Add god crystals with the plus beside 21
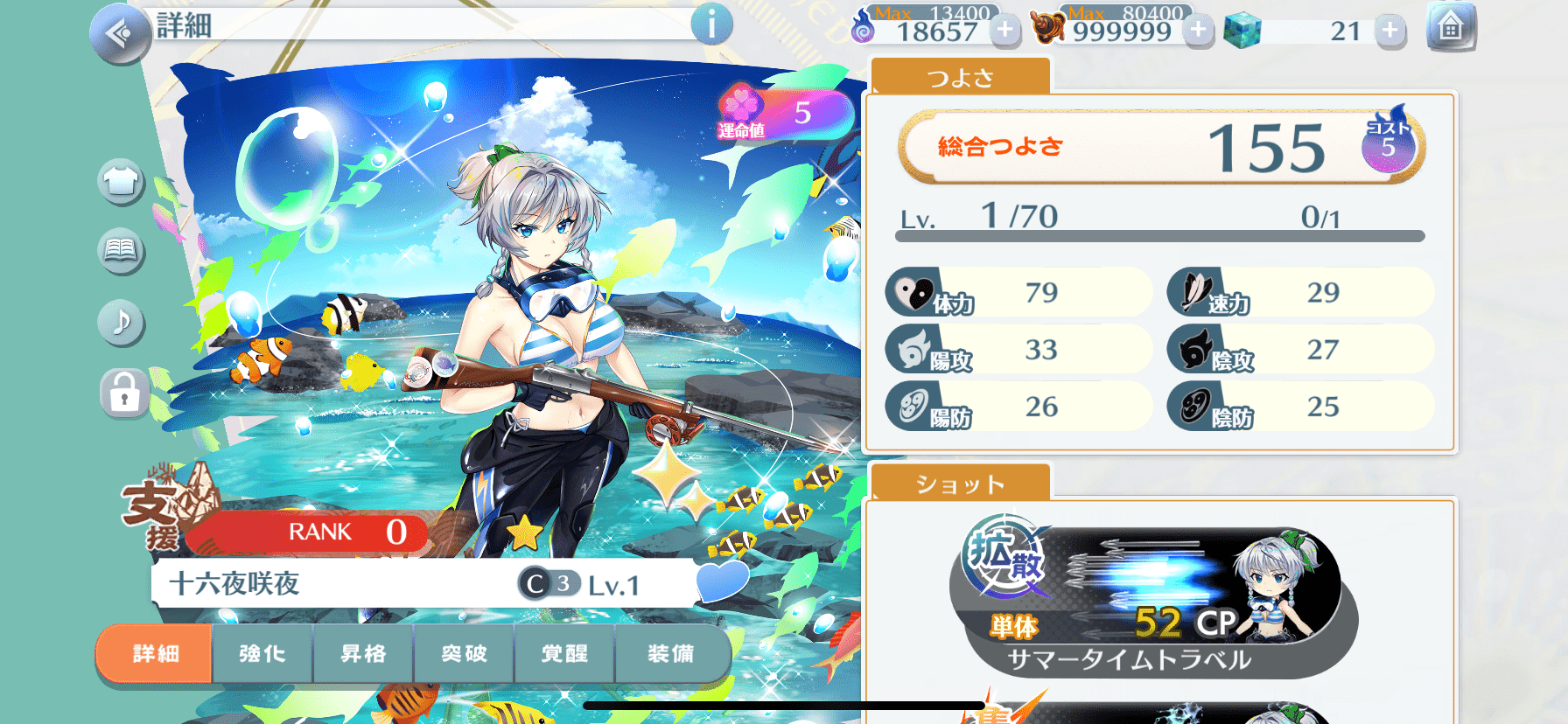 (x=1389, y=31)
